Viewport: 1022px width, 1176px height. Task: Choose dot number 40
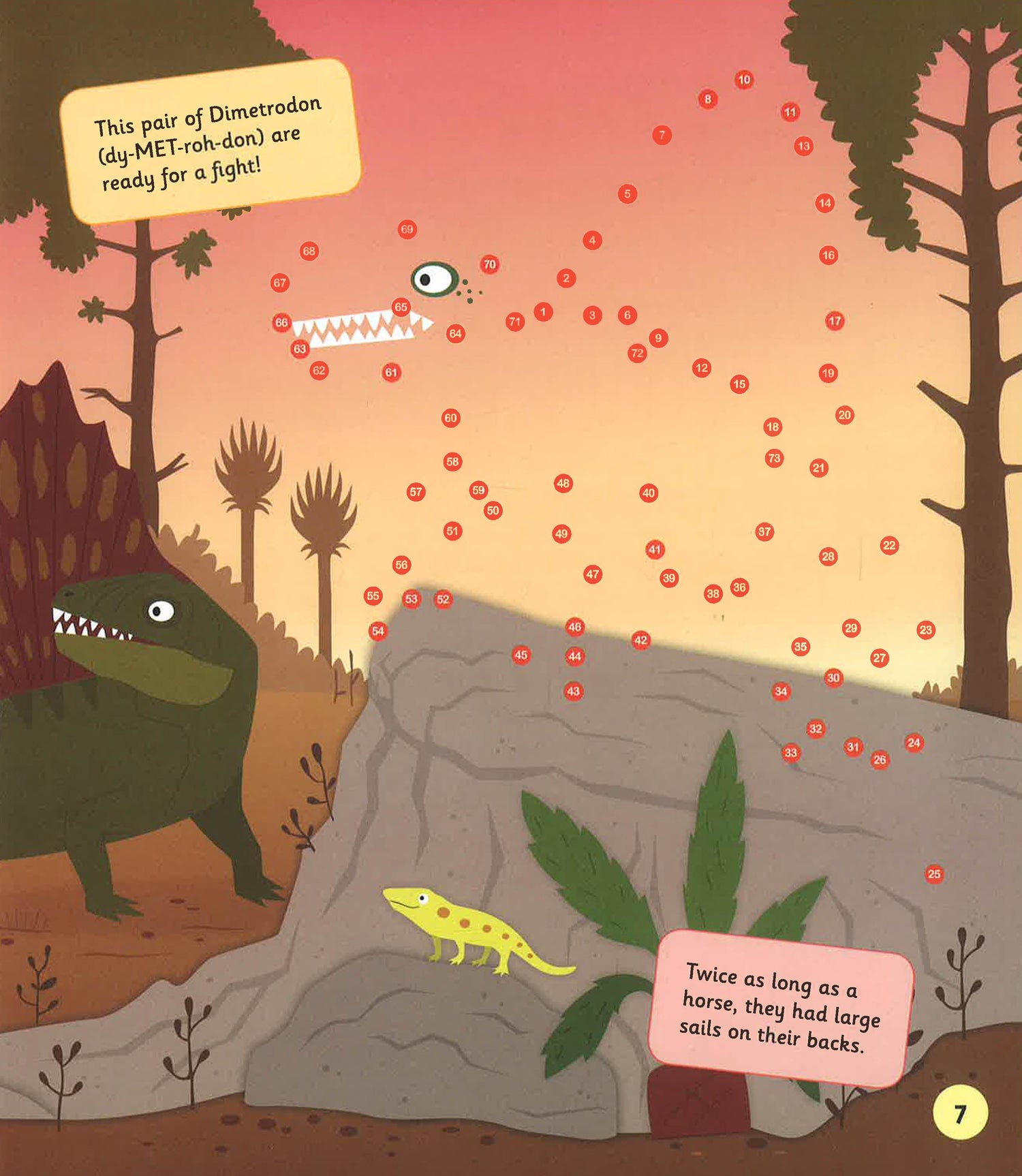[x=649, y=493]
